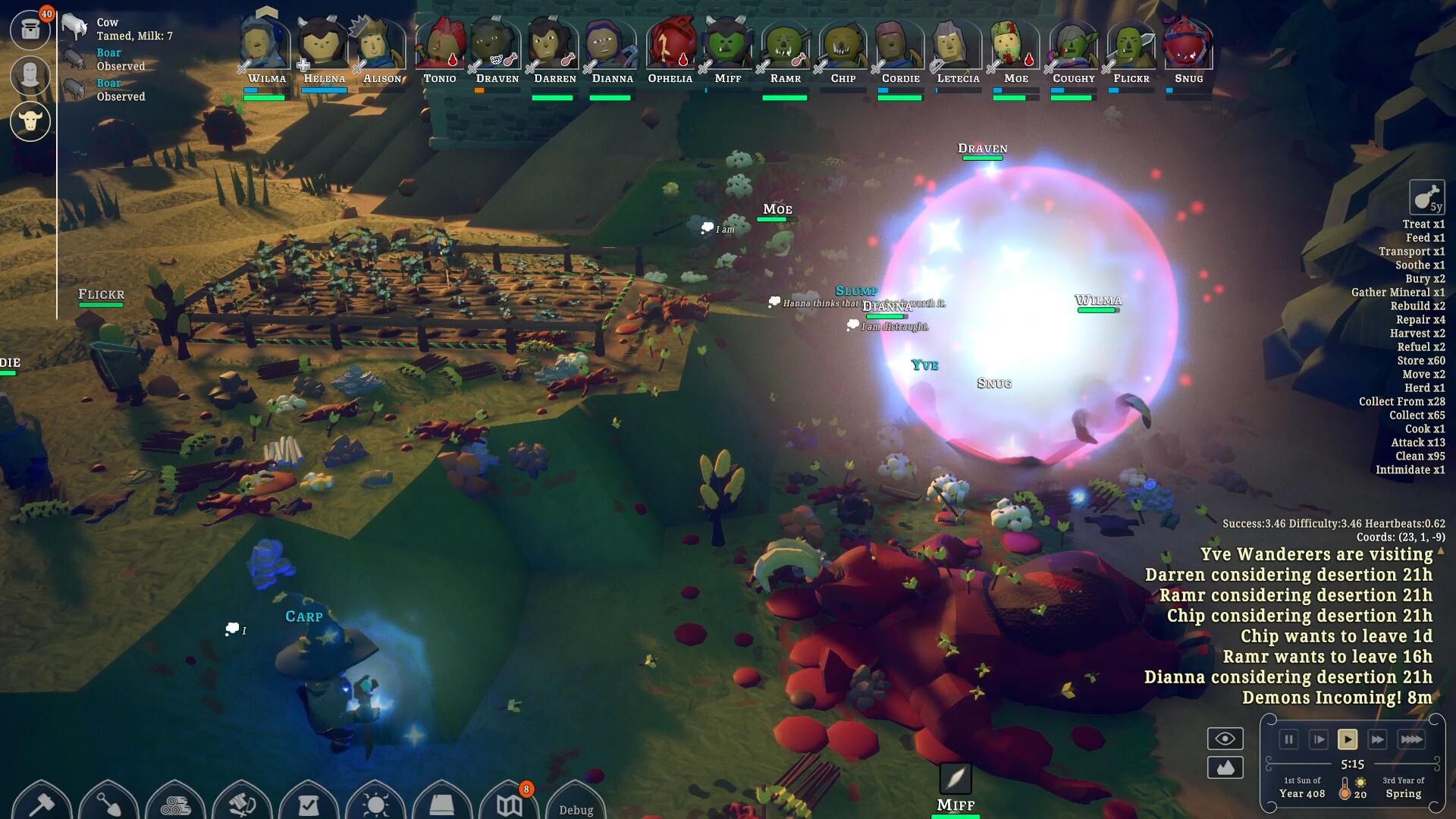Set game to fastest speed

tap(1410, 739)
